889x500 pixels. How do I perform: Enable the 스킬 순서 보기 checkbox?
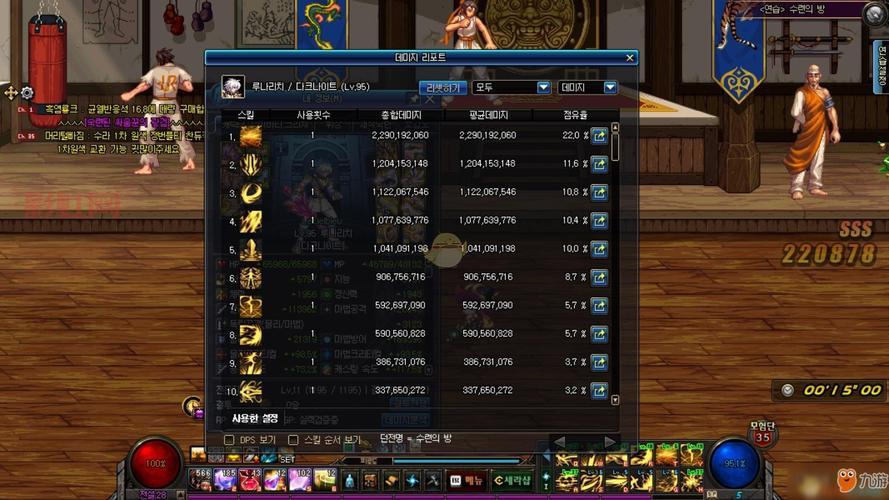(x=293, y=439)
